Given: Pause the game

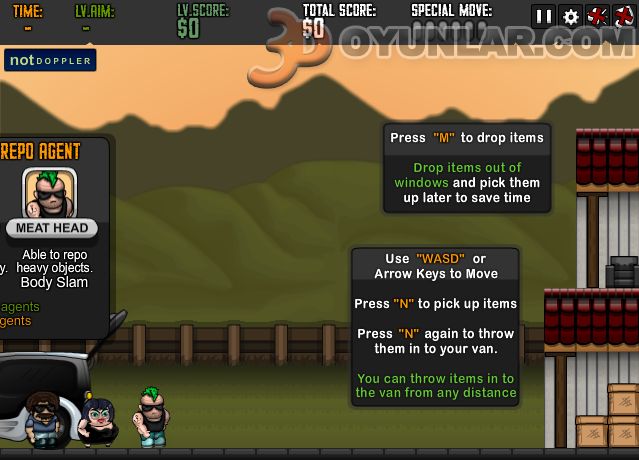Looking at the screenshot, I should [544, 16].
